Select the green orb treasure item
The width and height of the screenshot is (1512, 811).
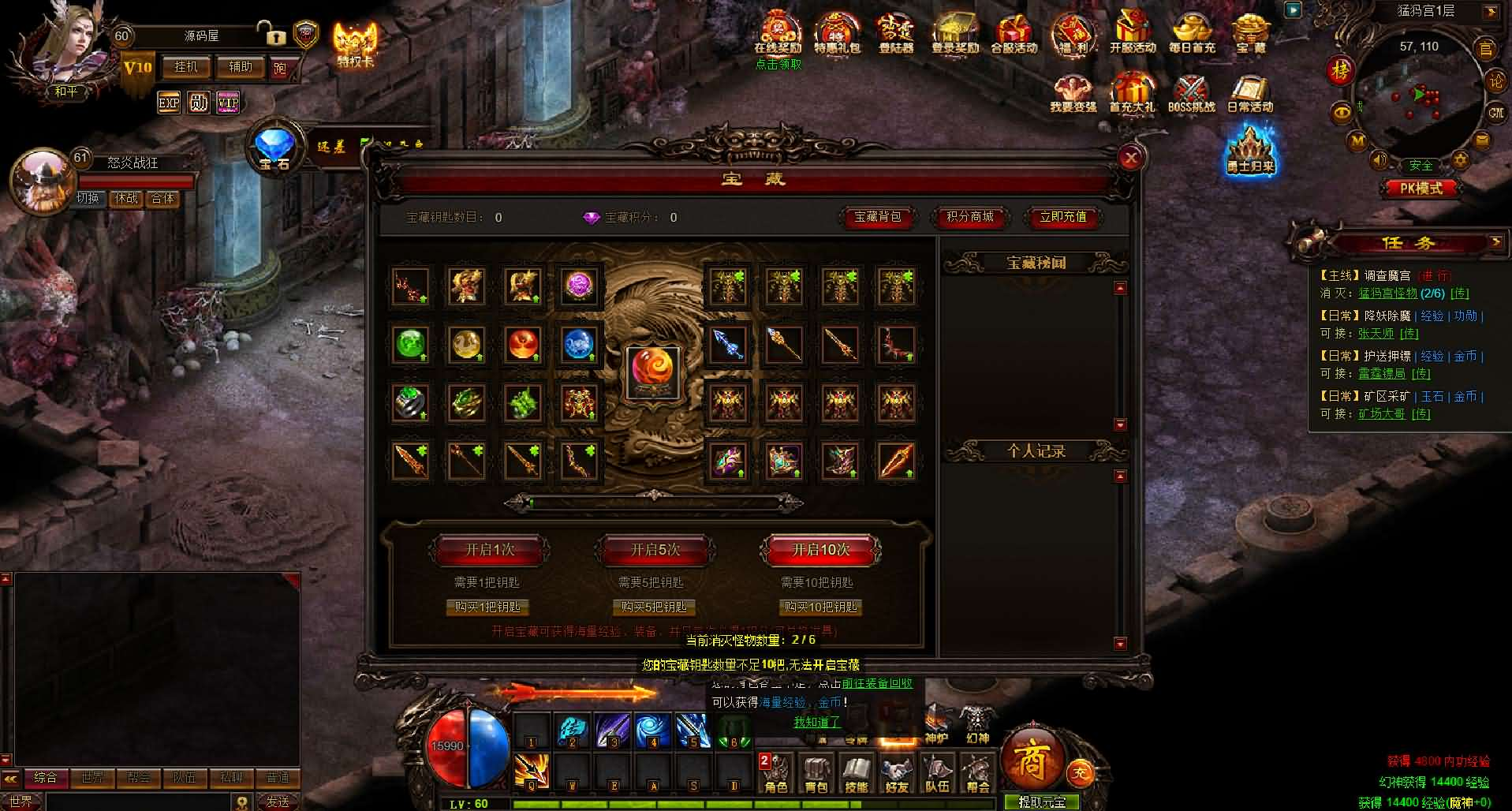(x=410, y=344)
